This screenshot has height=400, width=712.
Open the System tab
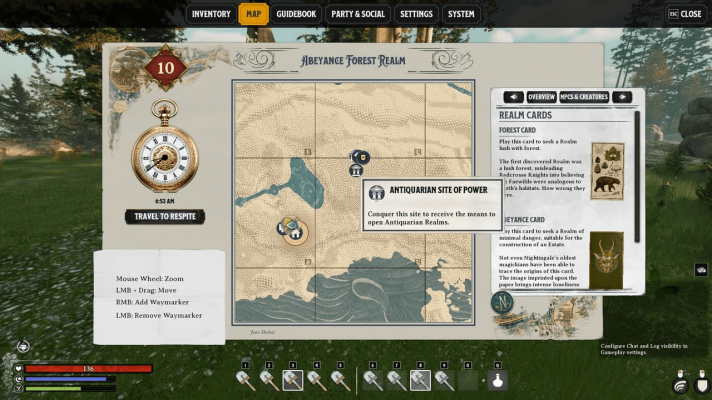click(x=461, y=14)
